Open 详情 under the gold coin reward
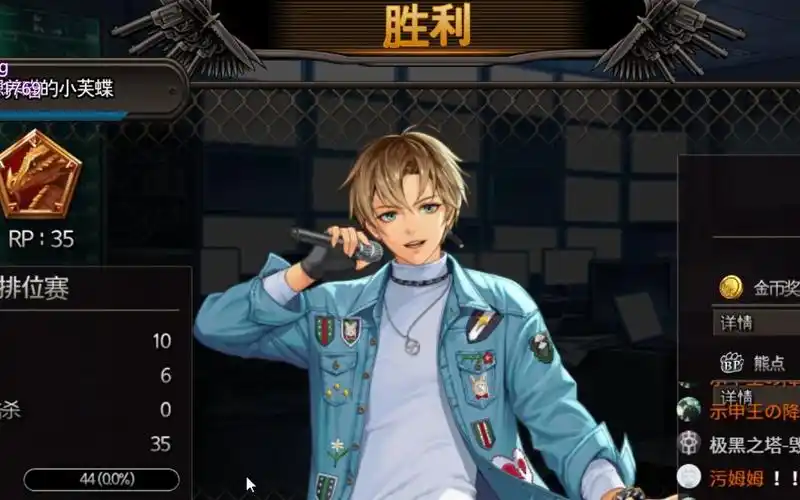This screenshot has width=800, height=500. (x=755, y=323)
